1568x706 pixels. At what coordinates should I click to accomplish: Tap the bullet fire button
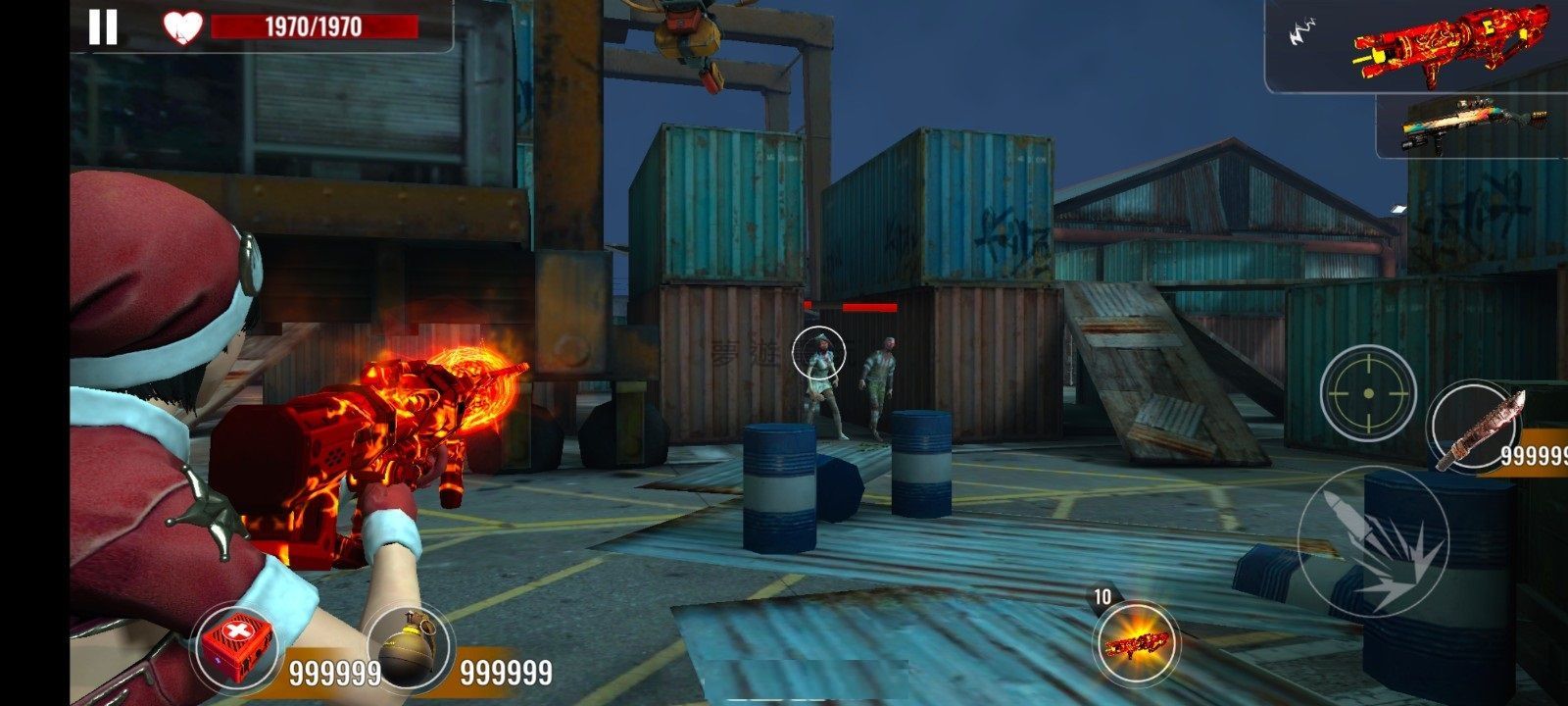tap(1372, 543)
